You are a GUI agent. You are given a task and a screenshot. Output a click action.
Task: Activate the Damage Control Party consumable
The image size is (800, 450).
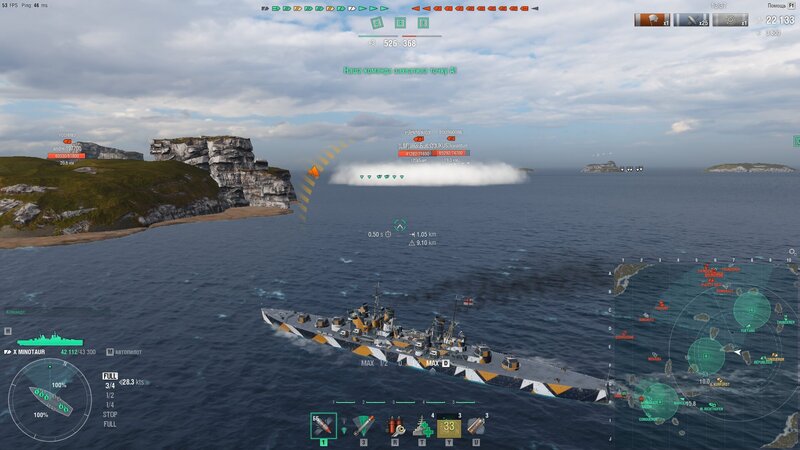click(396, 427)
